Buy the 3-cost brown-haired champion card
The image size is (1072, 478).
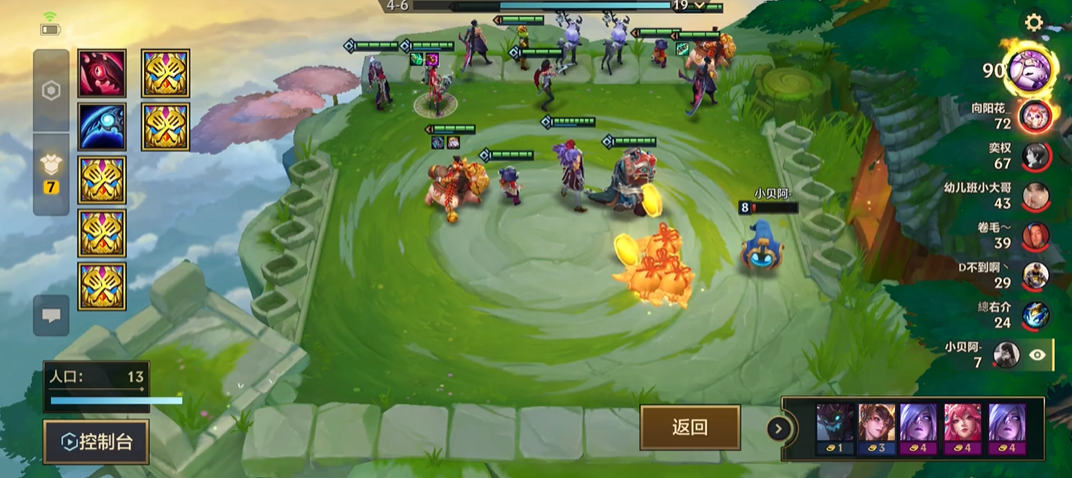pos(877,429)
